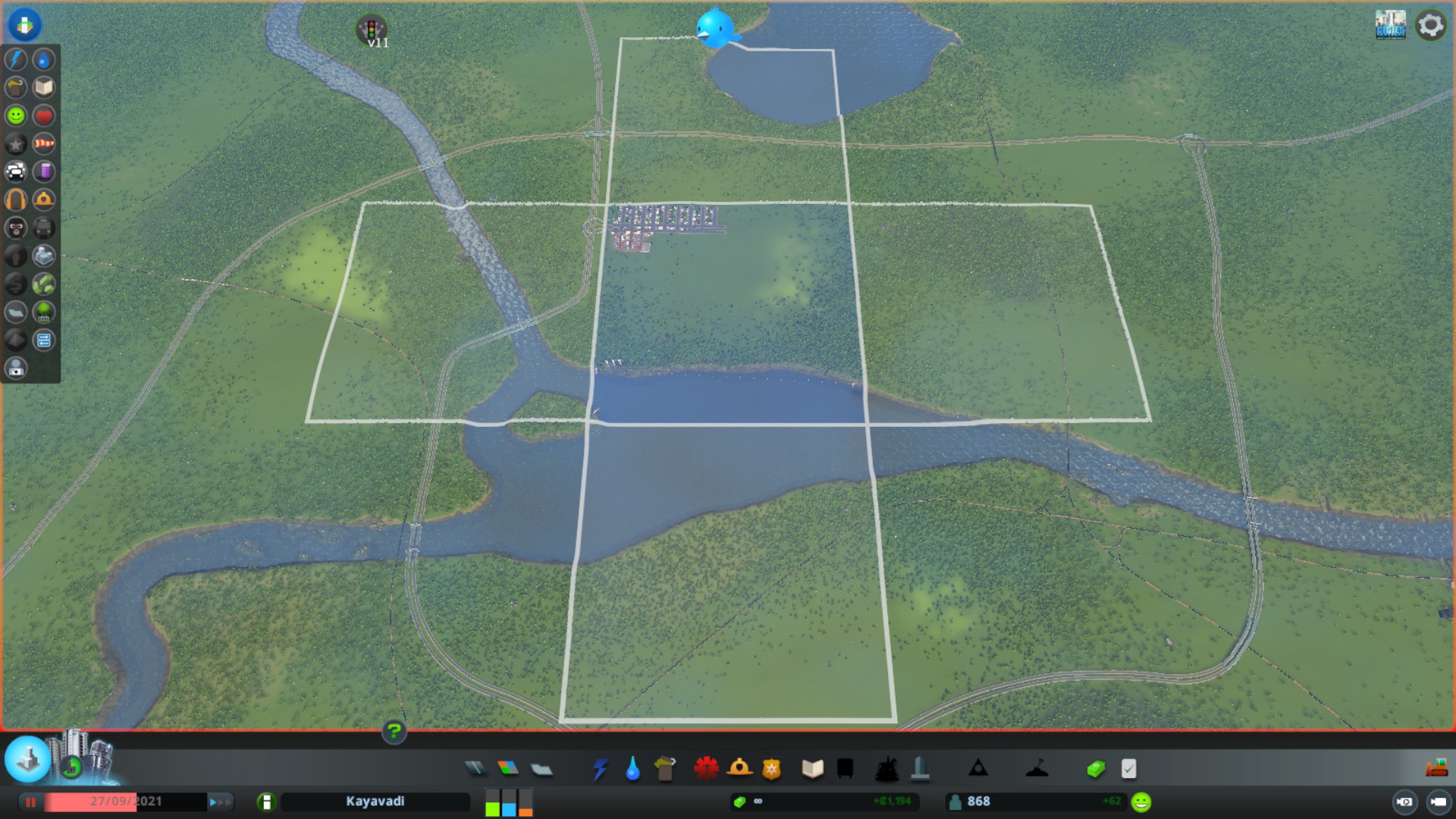Pause the simulation
Screen dimensions: 1456x819
[x=31, y=802]
